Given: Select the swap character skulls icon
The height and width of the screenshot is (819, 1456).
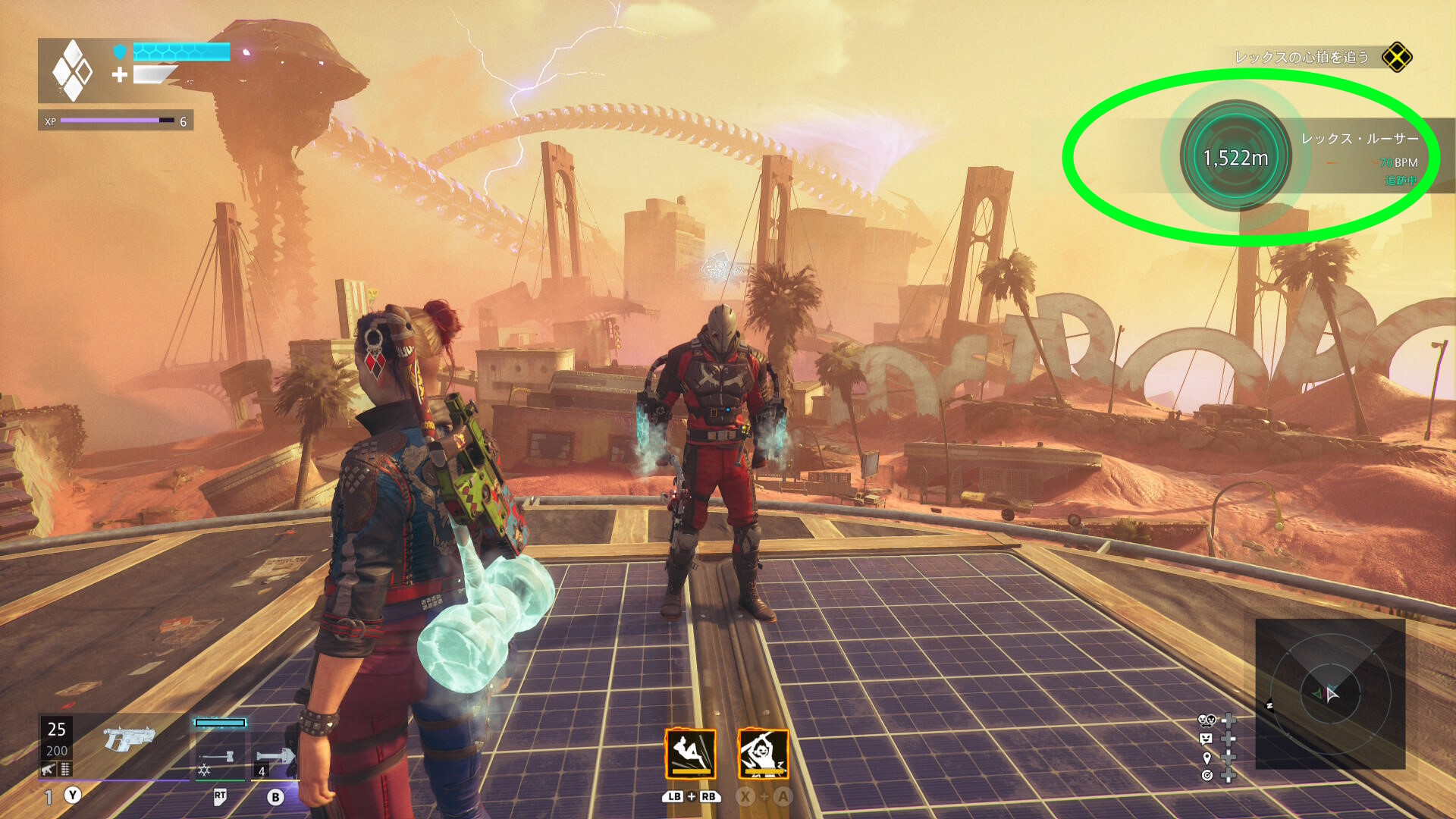Looking at the screenshot, I should [x=1207, y=720].
